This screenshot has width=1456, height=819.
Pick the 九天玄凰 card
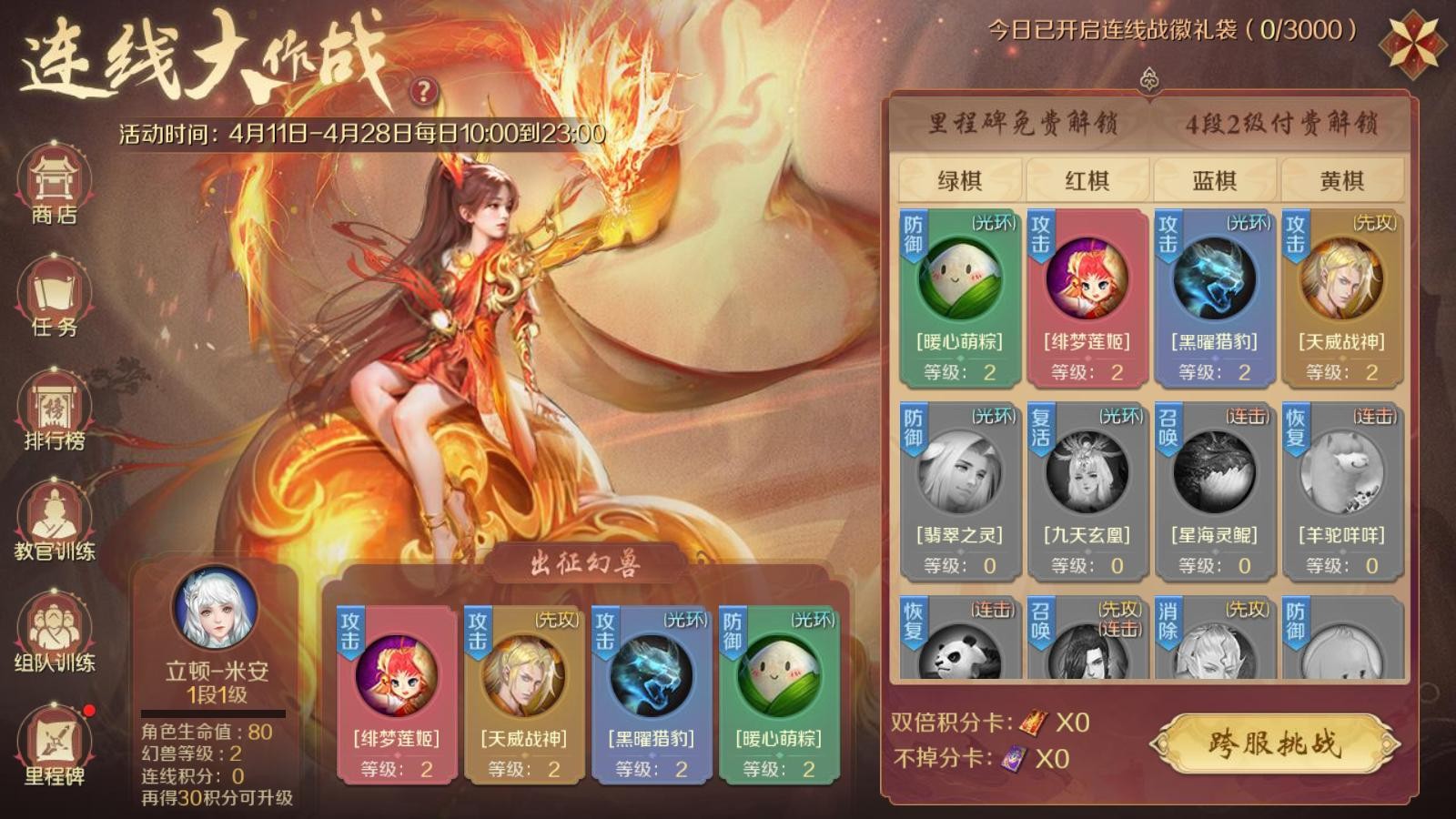(1087, 490)
